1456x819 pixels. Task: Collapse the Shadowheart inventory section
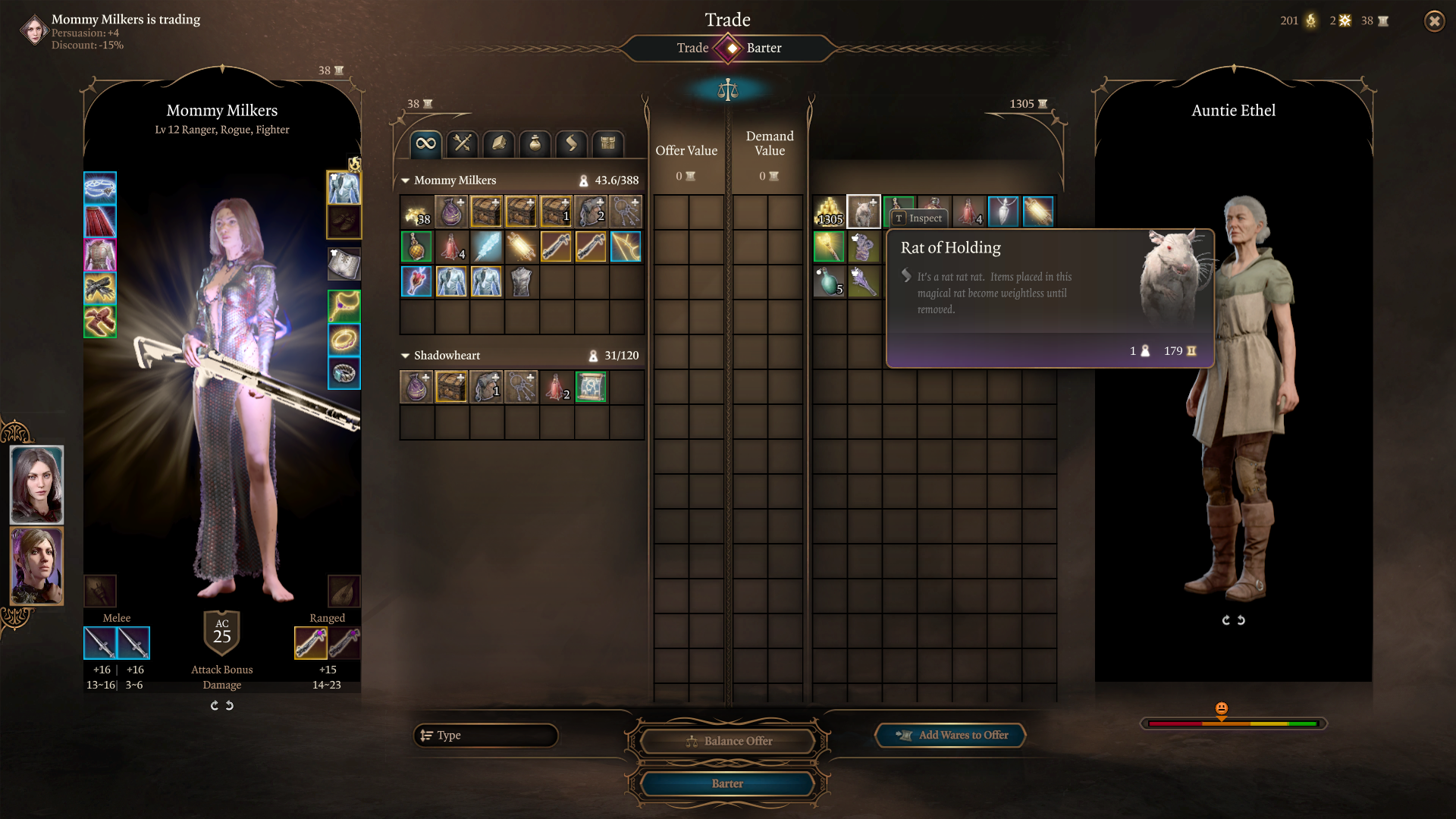pyautogui.click(x=406, y=356)
